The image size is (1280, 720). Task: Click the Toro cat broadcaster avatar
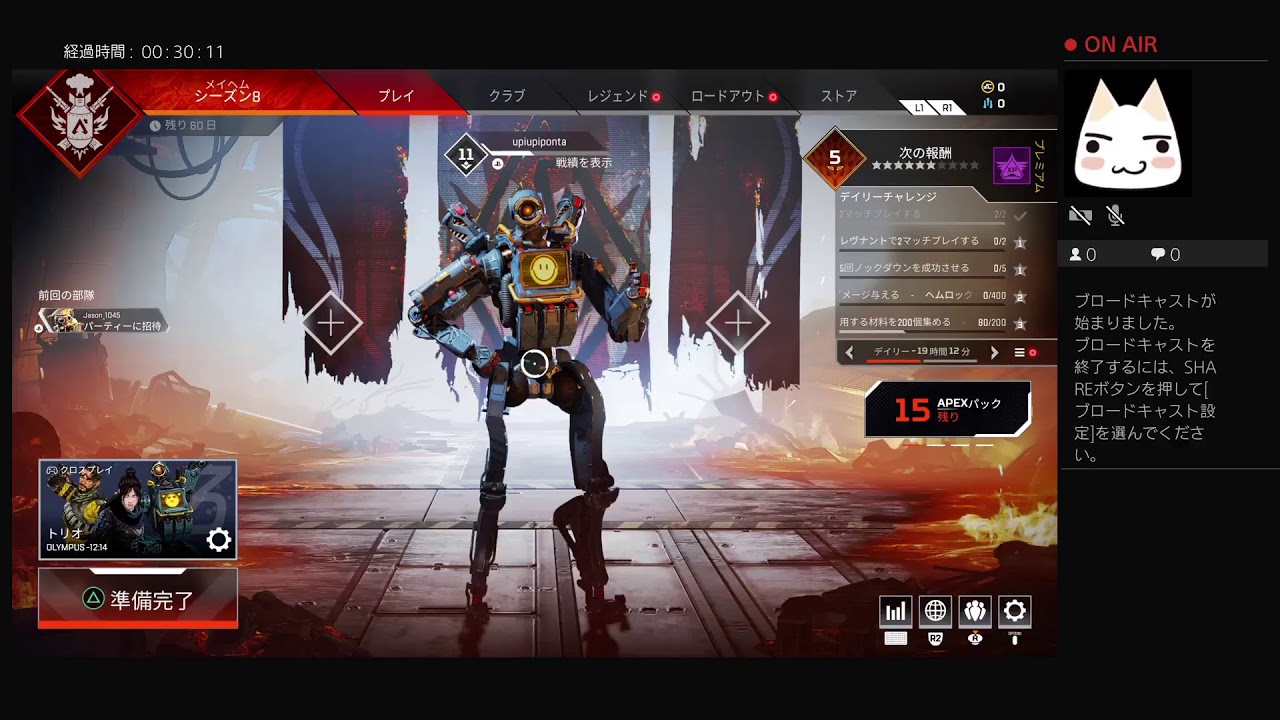click(x=1128, y=135)
